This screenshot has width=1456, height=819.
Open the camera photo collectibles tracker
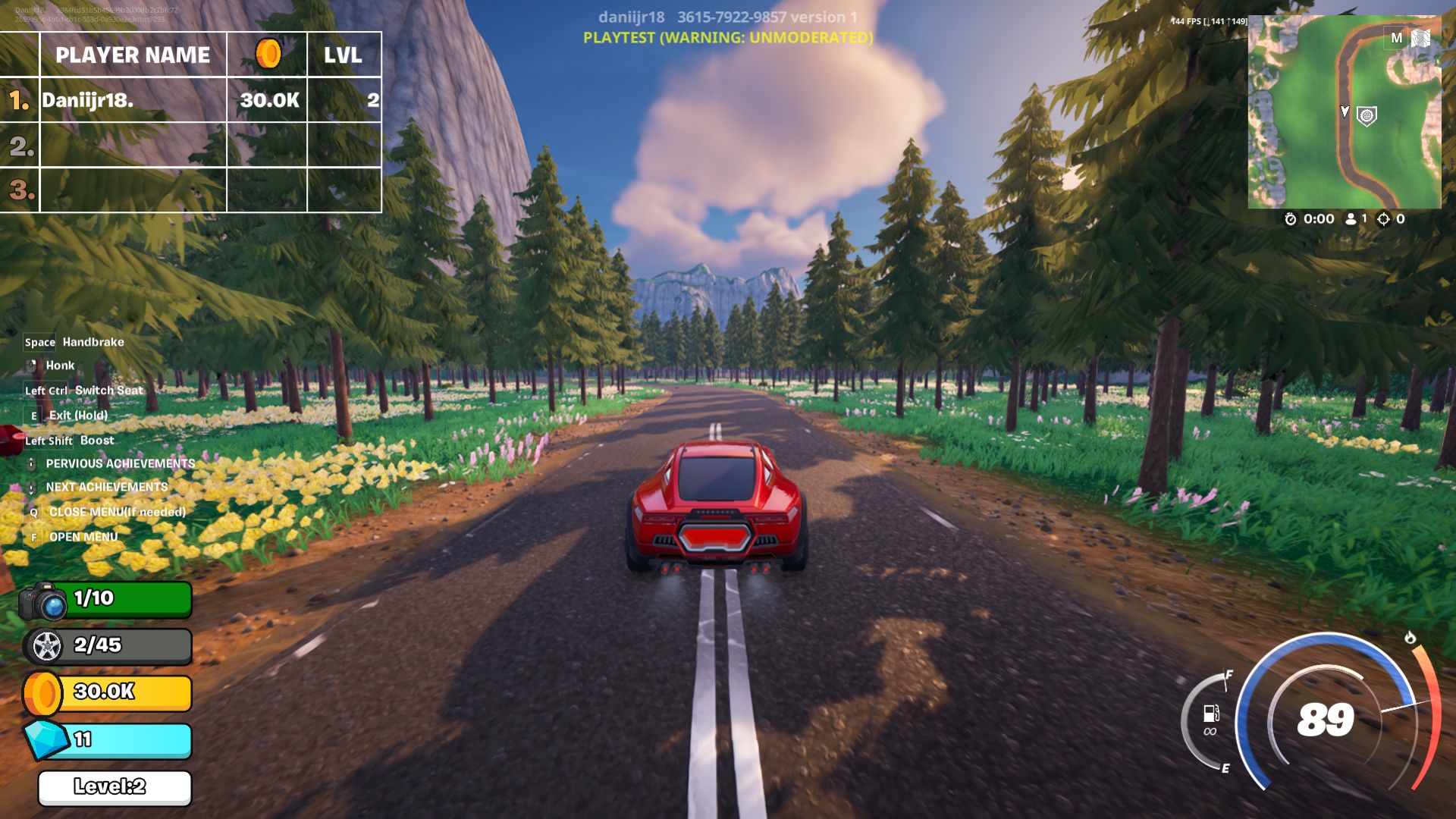[106, 600]
